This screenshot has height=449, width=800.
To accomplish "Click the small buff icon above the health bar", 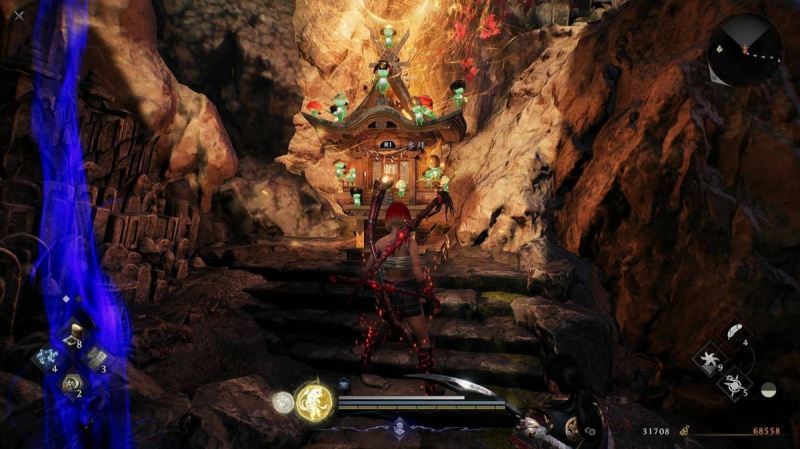I will tap(344, 383).
